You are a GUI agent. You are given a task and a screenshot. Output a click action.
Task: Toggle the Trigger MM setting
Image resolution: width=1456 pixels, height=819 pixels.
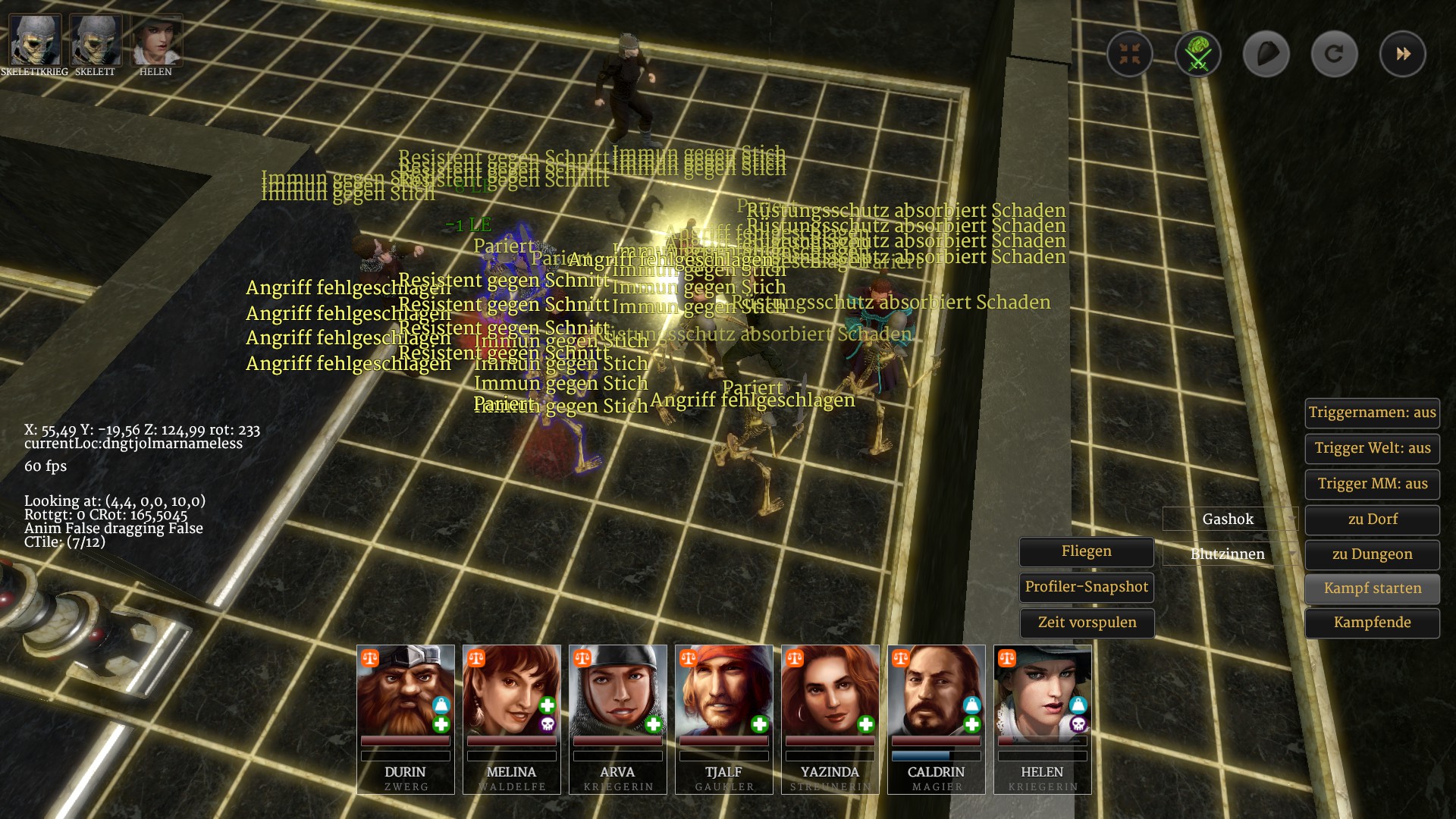[1372, 485]
